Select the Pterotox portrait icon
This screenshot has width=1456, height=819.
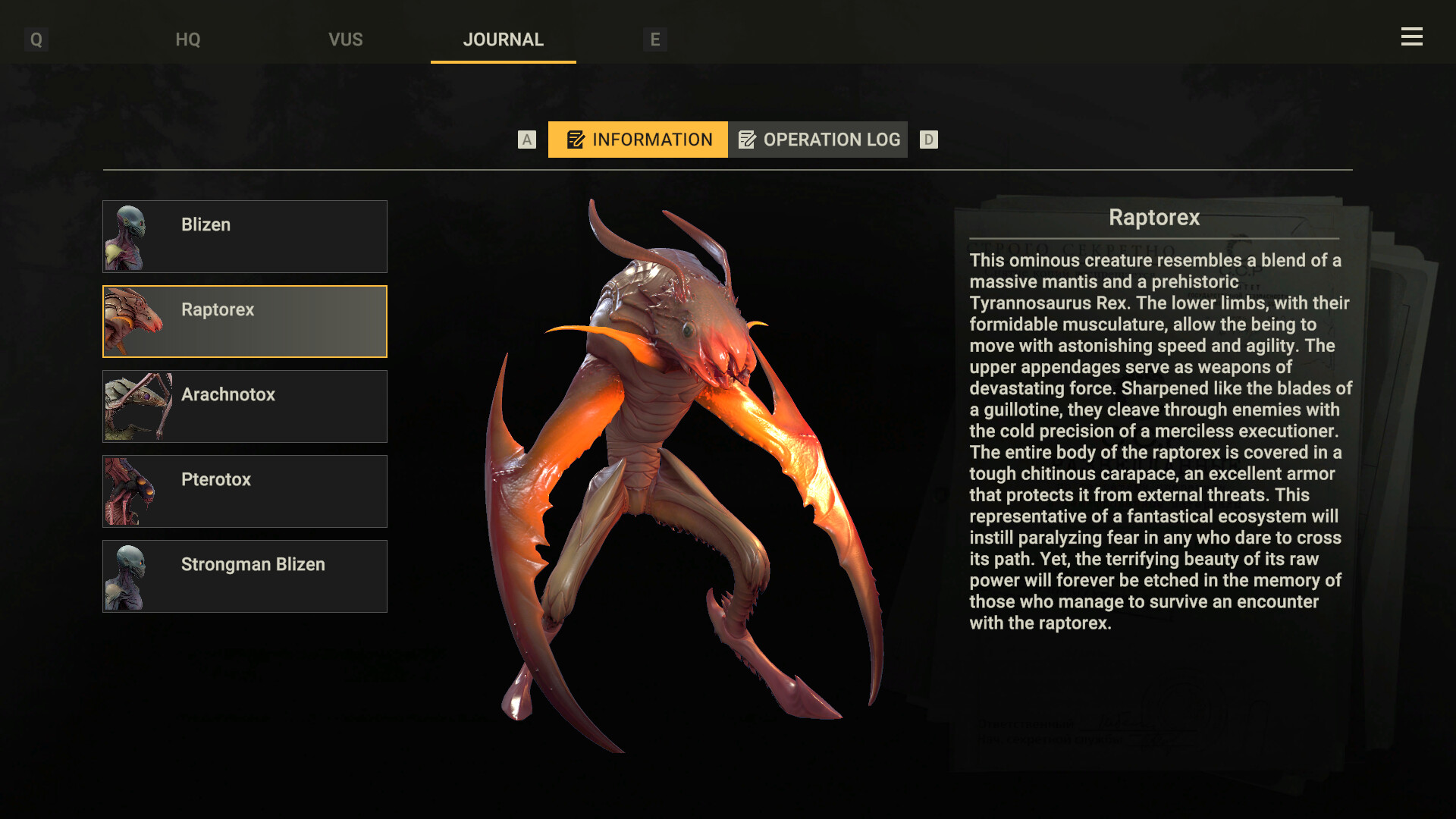130,491
